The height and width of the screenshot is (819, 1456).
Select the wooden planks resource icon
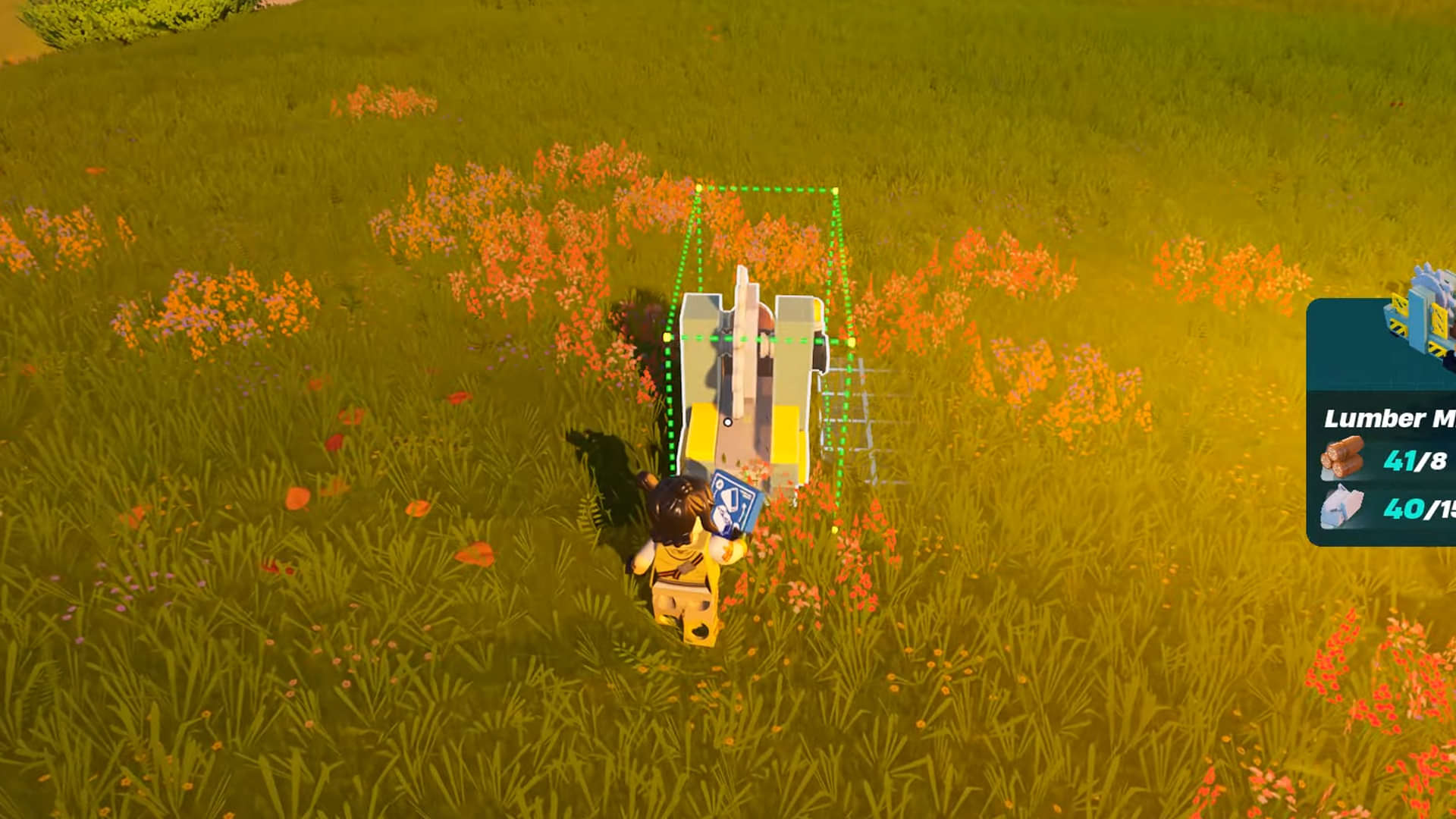pyautogui.click(x=1341, y=506)
